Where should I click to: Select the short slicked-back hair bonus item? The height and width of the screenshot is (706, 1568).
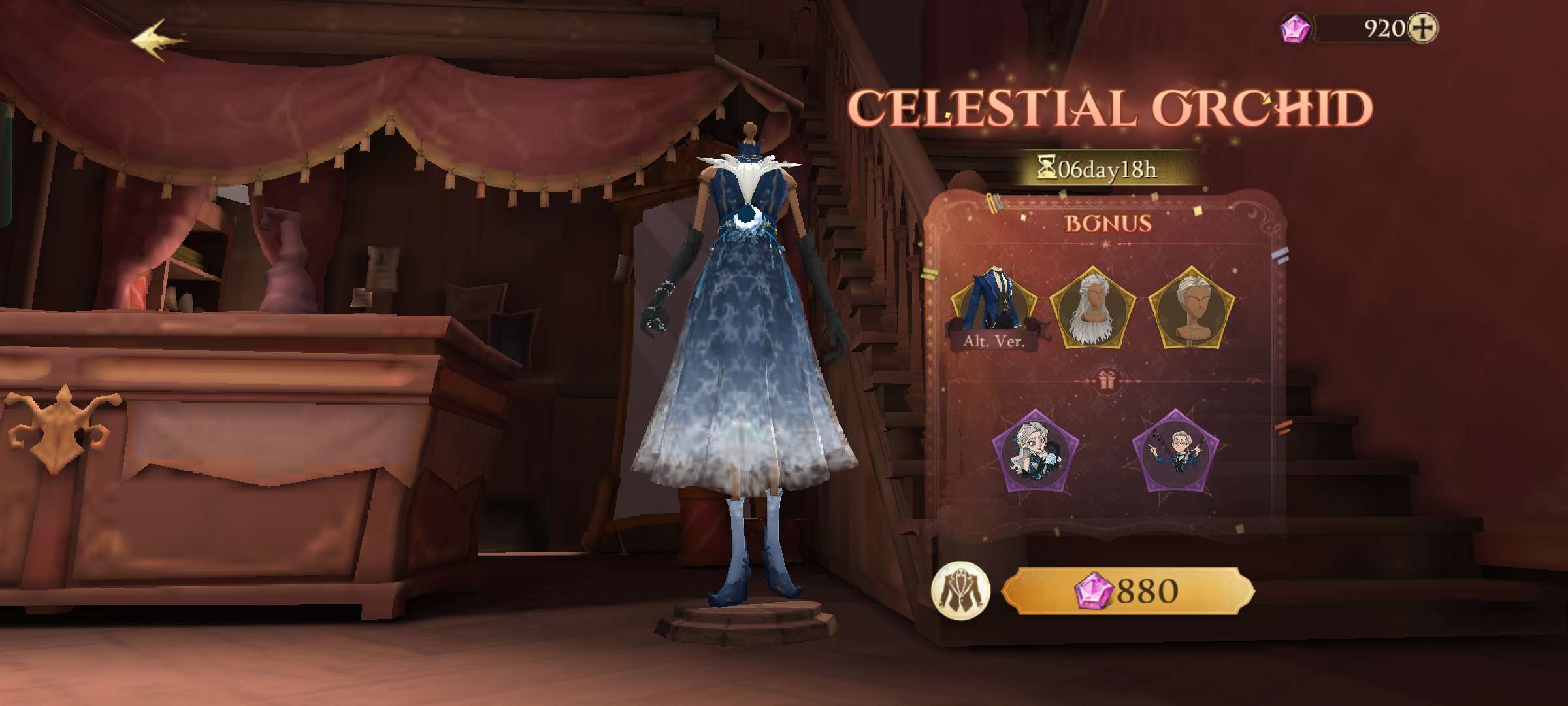1191,307
